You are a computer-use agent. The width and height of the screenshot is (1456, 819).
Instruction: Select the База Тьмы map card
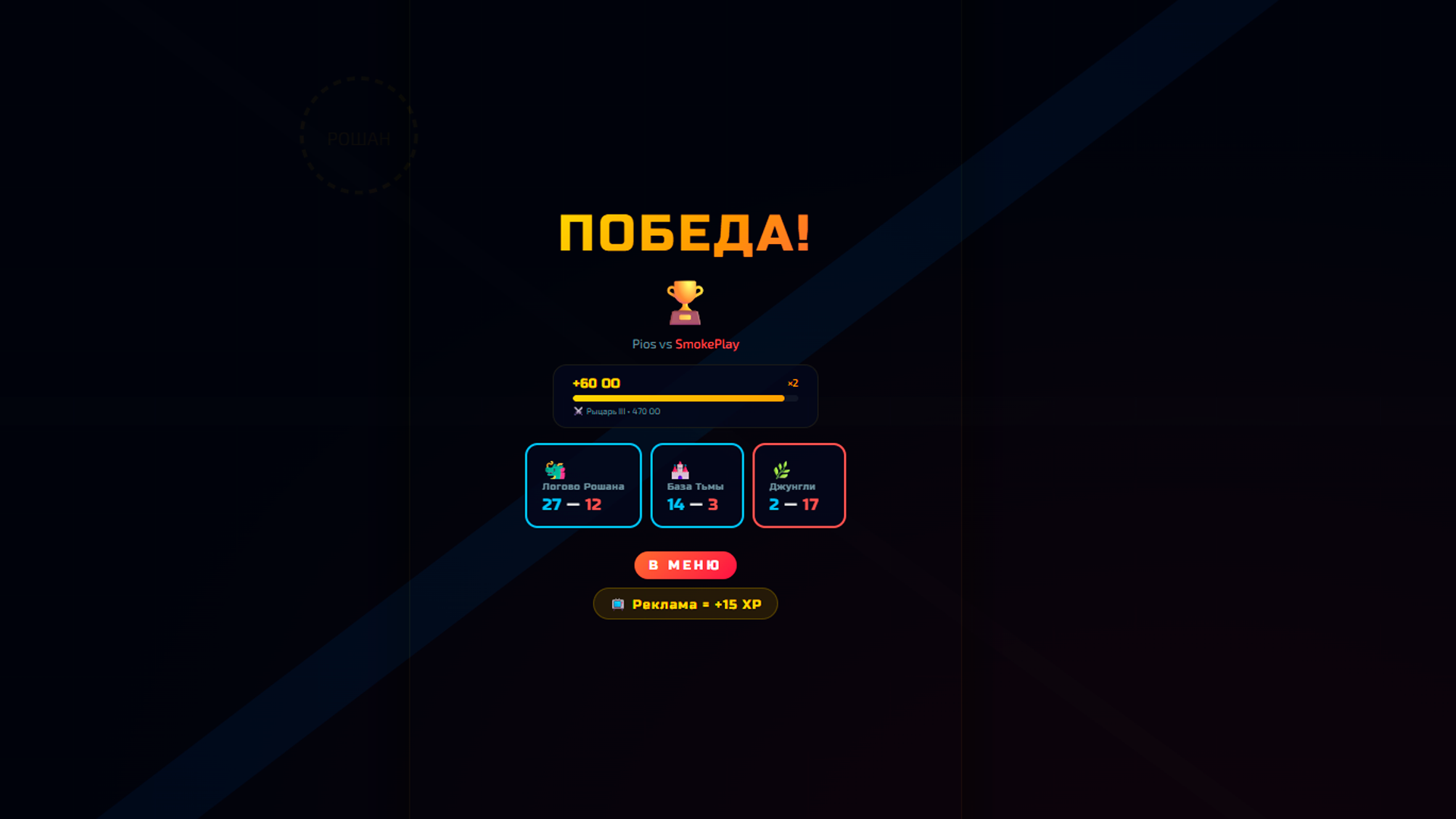(x=696, y=485)
